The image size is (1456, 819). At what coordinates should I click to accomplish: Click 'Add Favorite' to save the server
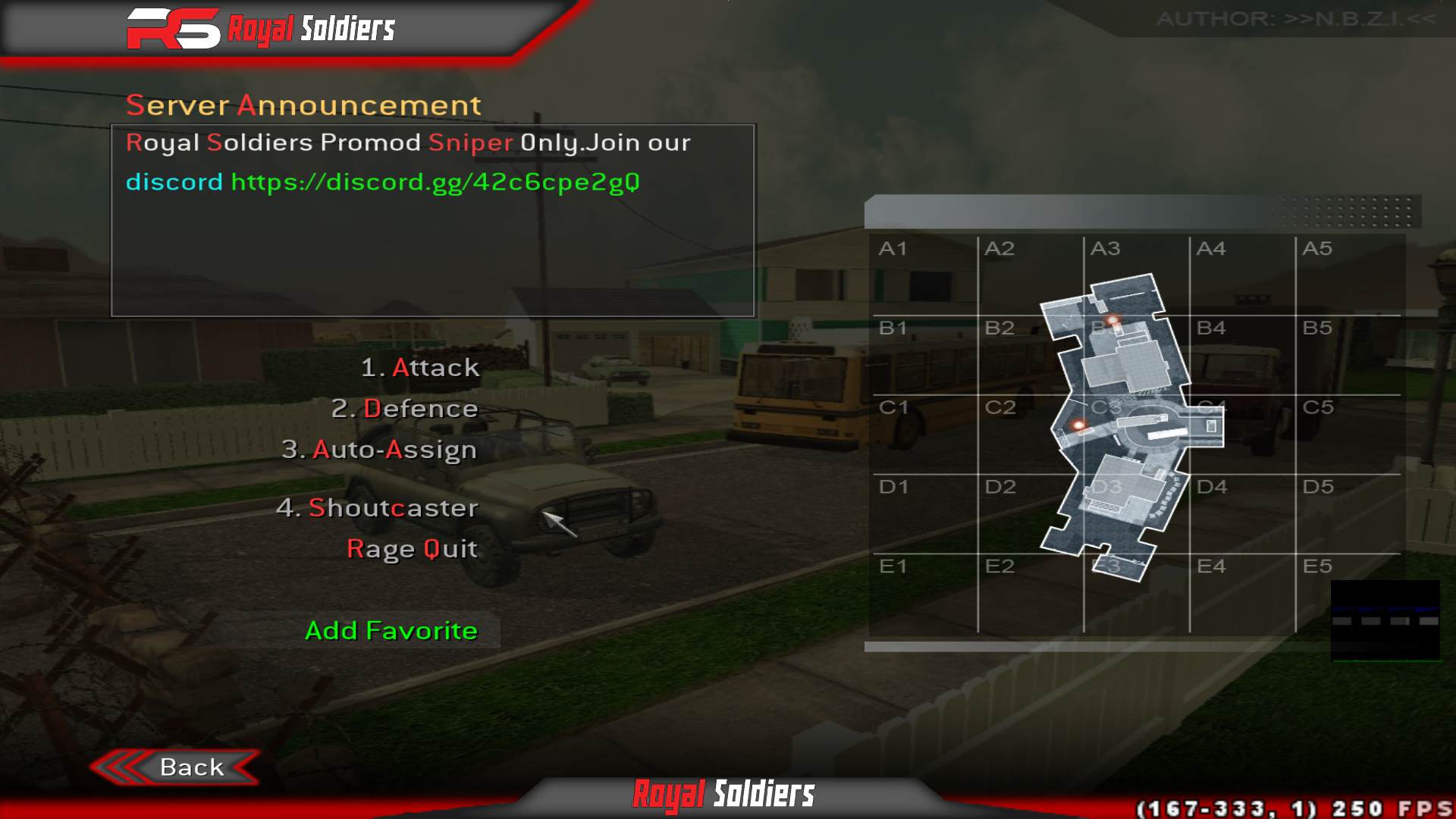point(391,630)
